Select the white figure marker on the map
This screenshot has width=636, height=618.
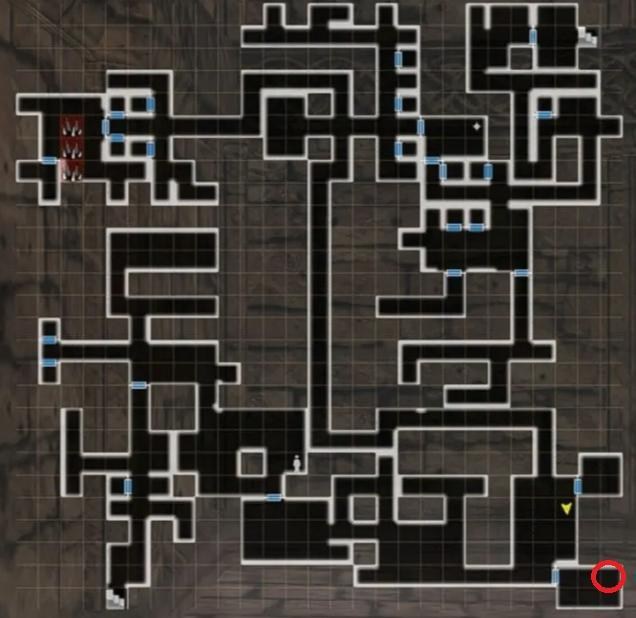pyautogui.click(x=297, y=462)
